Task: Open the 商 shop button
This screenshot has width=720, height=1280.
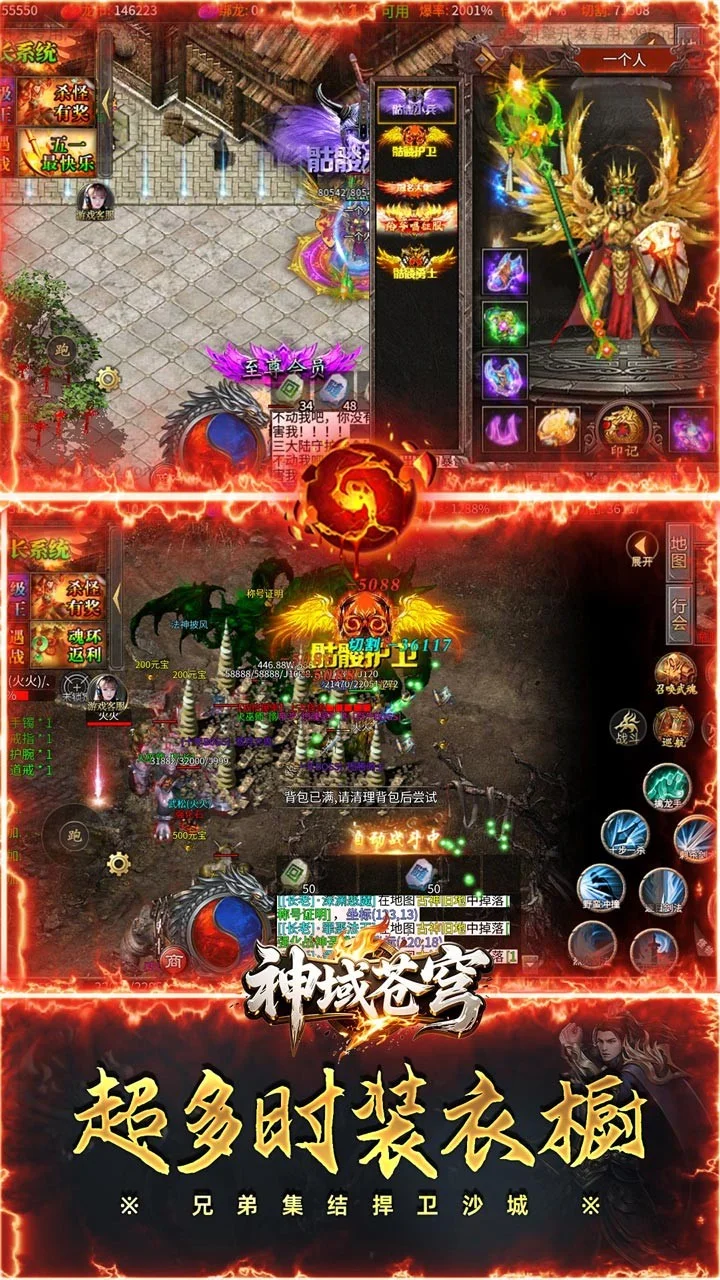Action: [x=173, y=957]
